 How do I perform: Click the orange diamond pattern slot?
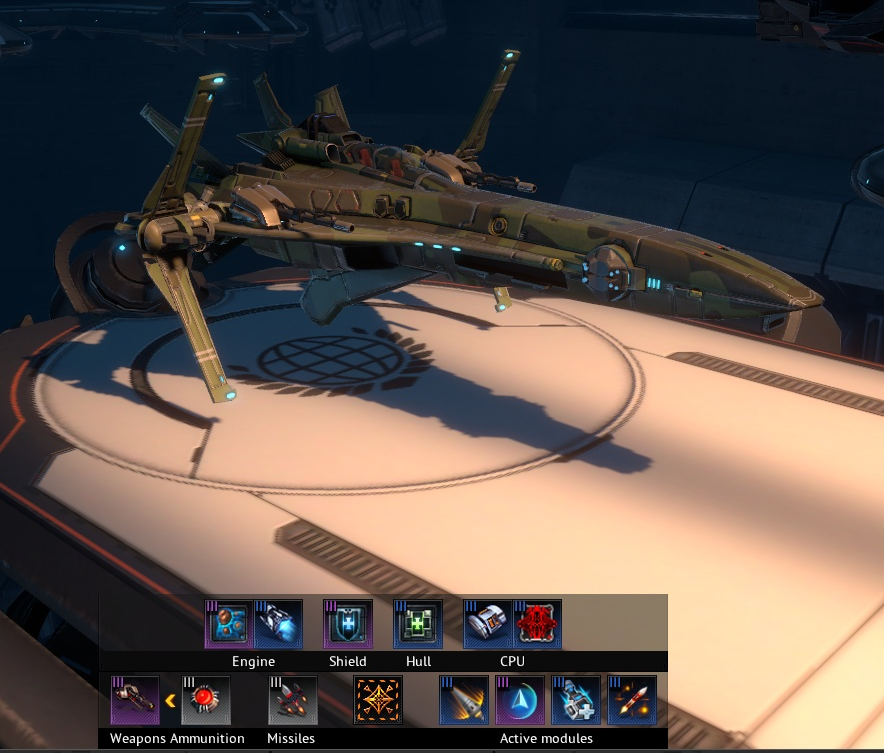click(x=378, y=700)
